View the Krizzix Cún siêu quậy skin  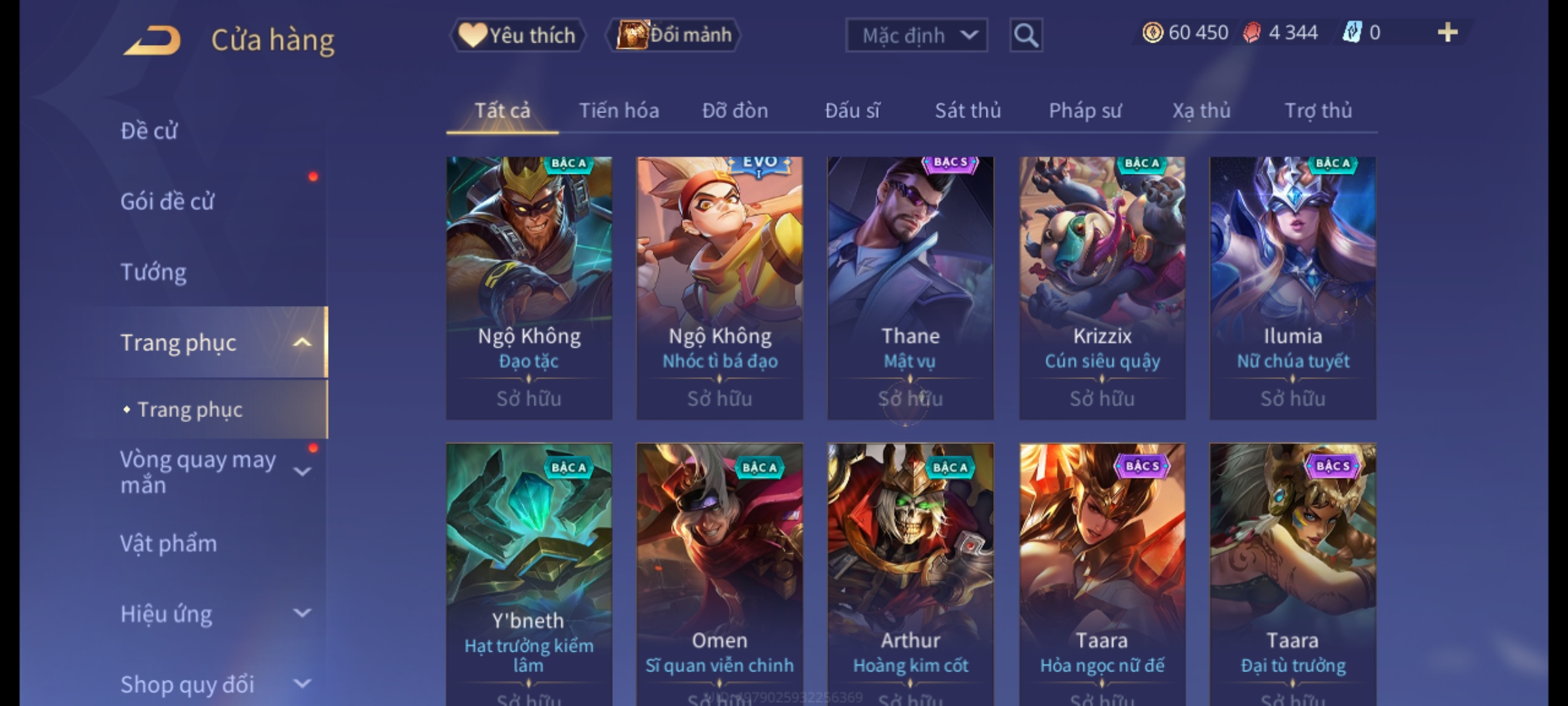(x=1102, y=288)
